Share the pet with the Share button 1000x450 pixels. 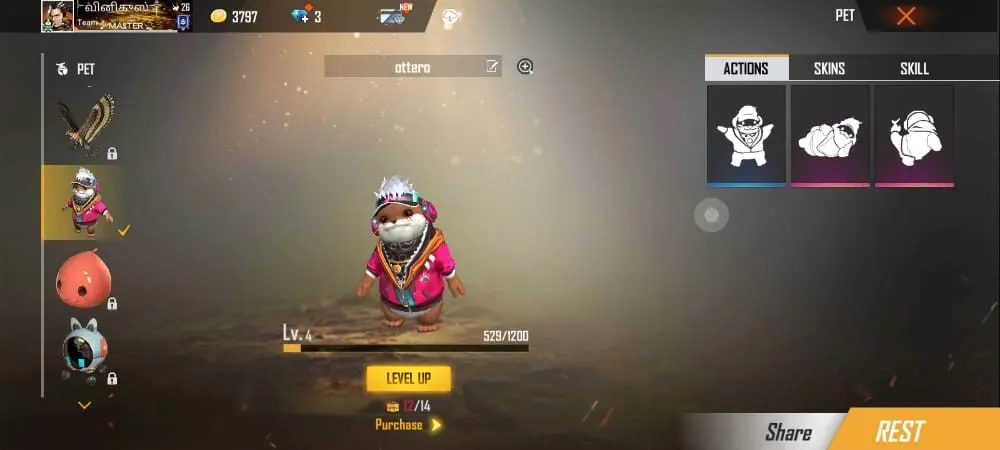pyautogui.click(x=788, y=432)
